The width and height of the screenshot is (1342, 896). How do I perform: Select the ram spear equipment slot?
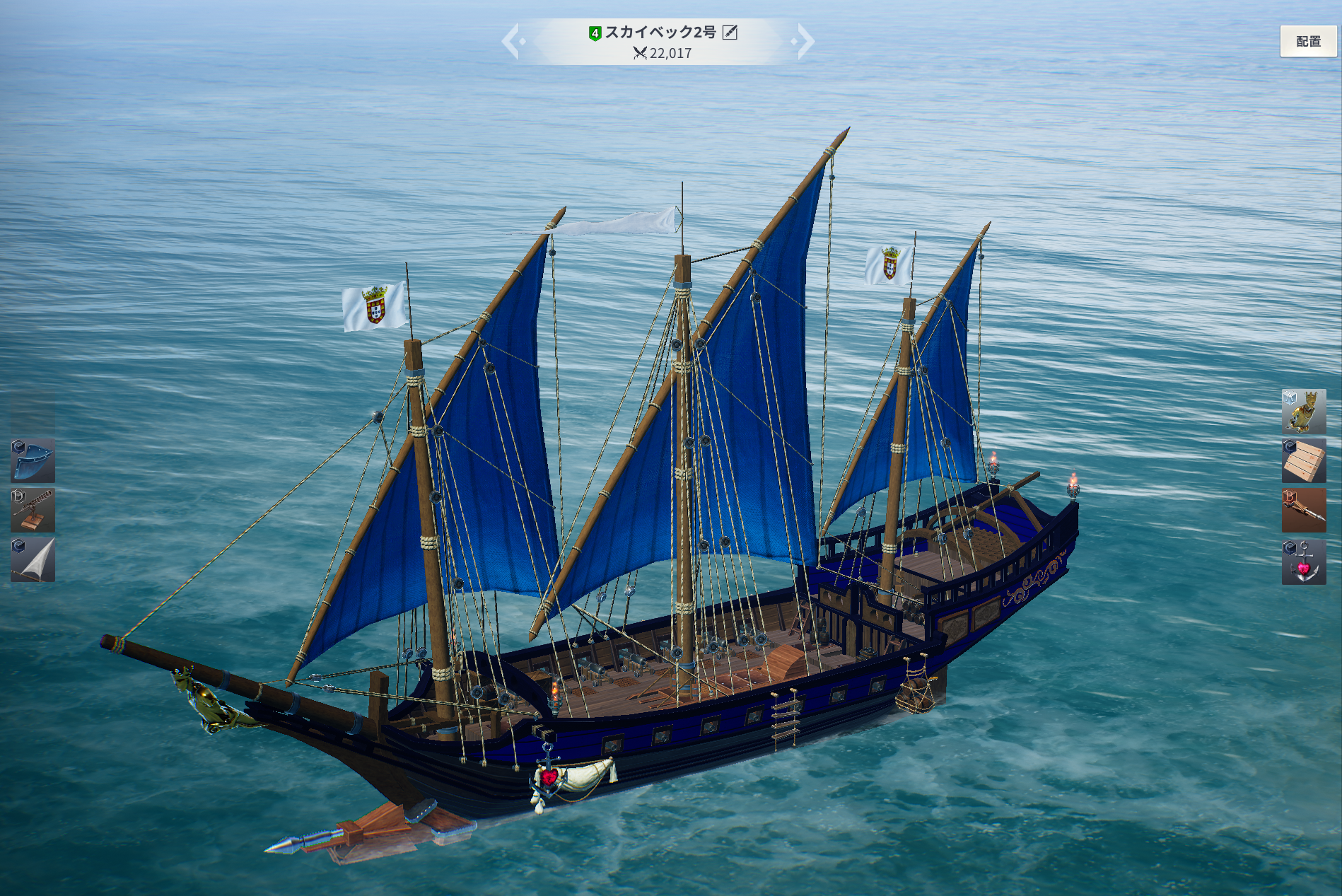point(1303,510)
